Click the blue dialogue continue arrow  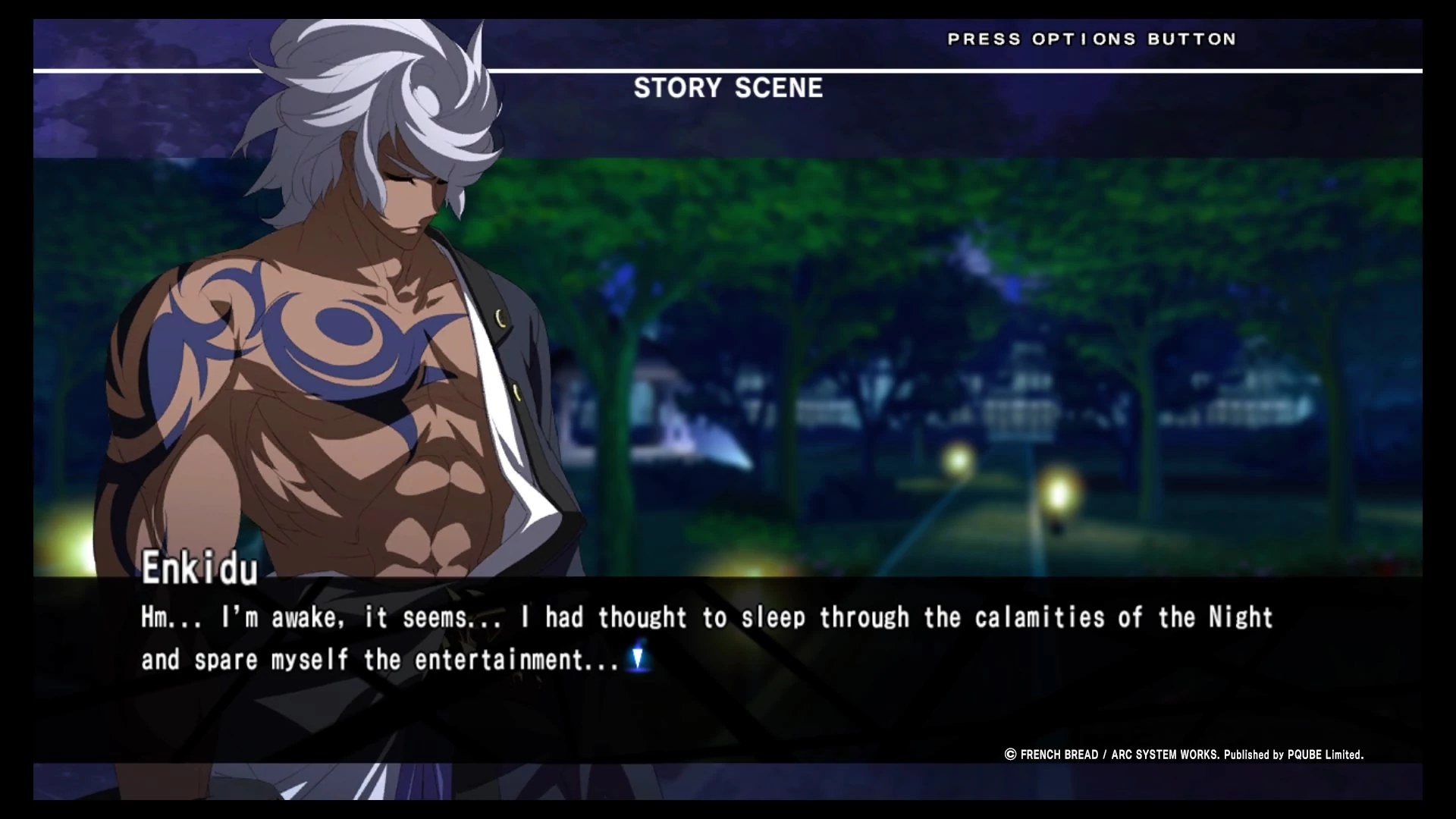(638, 657)
